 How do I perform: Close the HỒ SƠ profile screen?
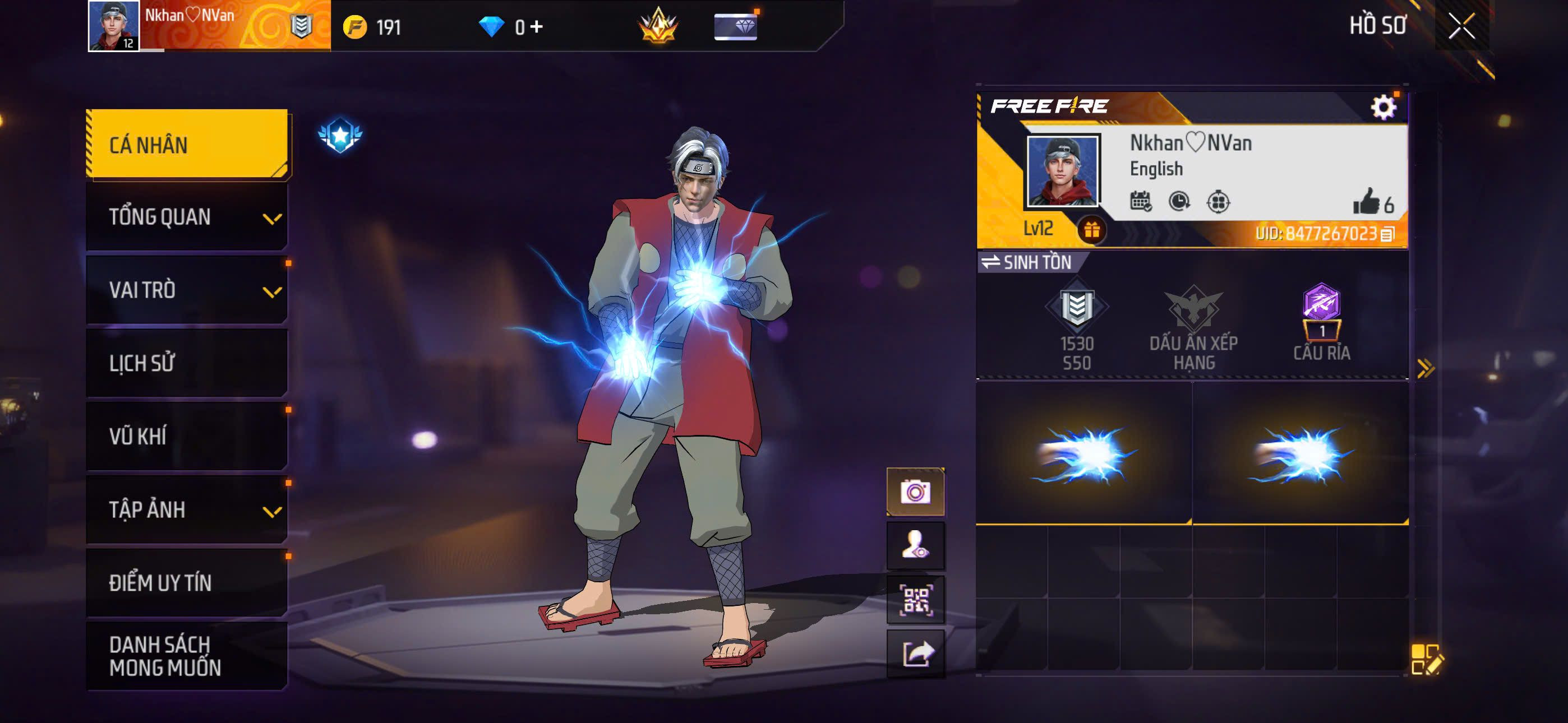click(1461, 26)
